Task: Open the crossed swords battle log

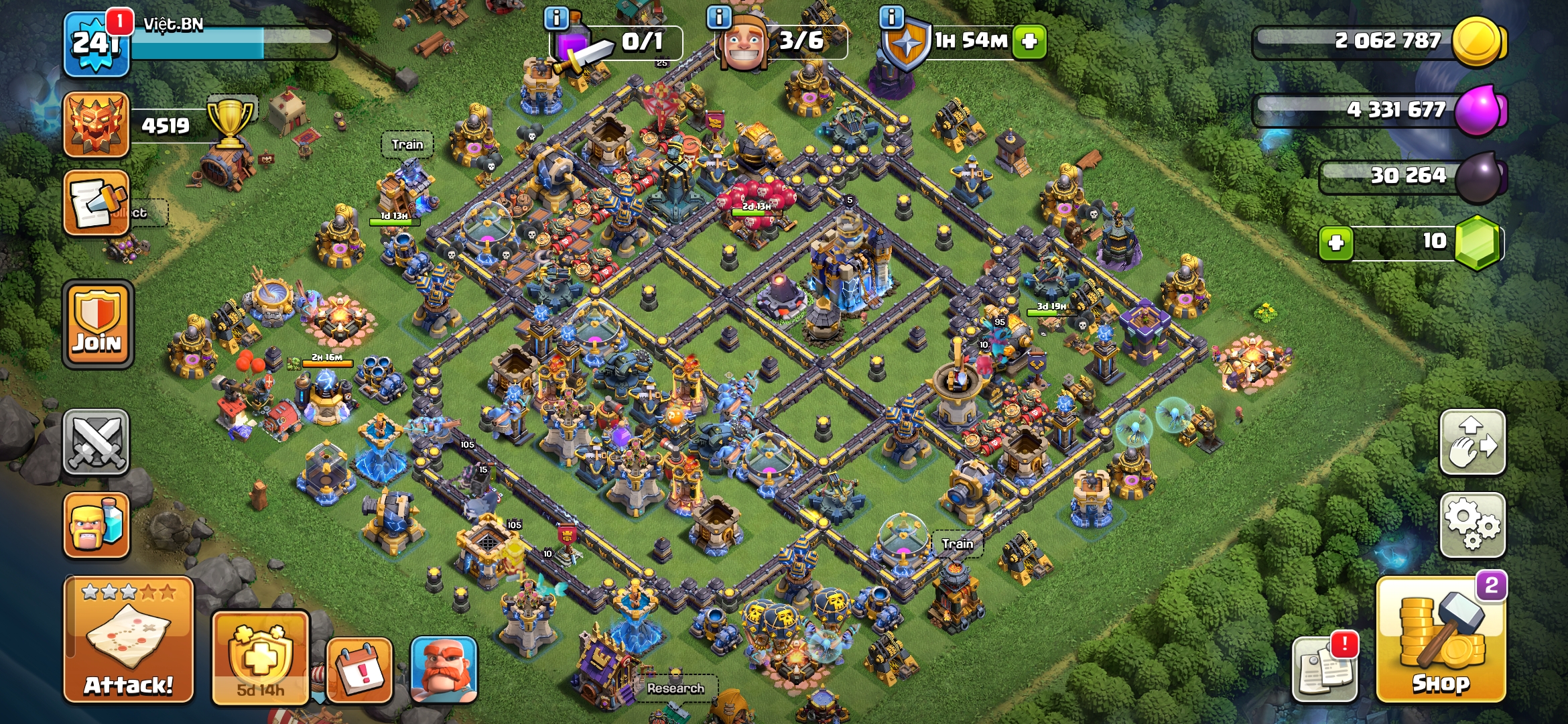Action: [x=96, y=442]
